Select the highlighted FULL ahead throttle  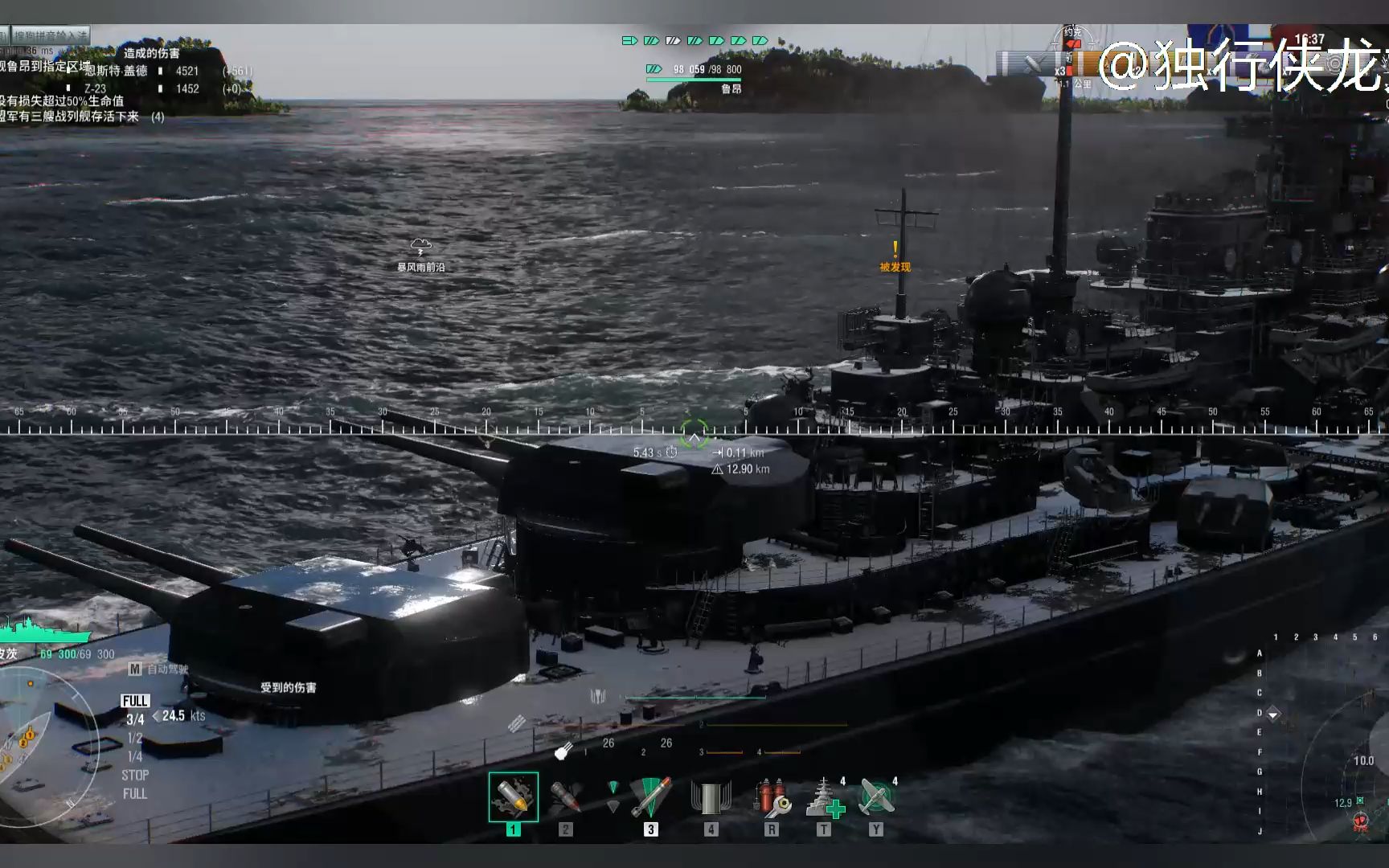pyautogui.click(x=135, y=701)
